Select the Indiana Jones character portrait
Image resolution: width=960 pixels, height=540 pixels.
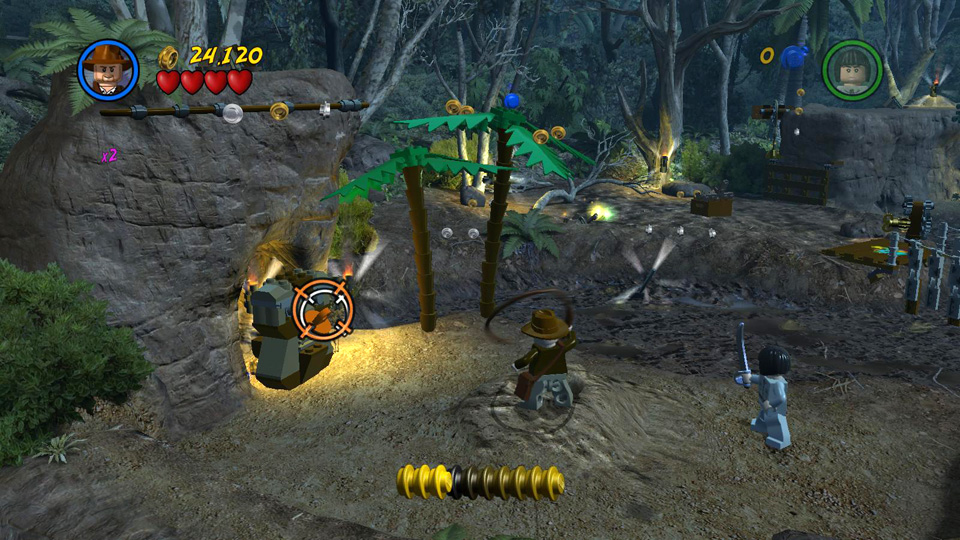pos(107,69)
